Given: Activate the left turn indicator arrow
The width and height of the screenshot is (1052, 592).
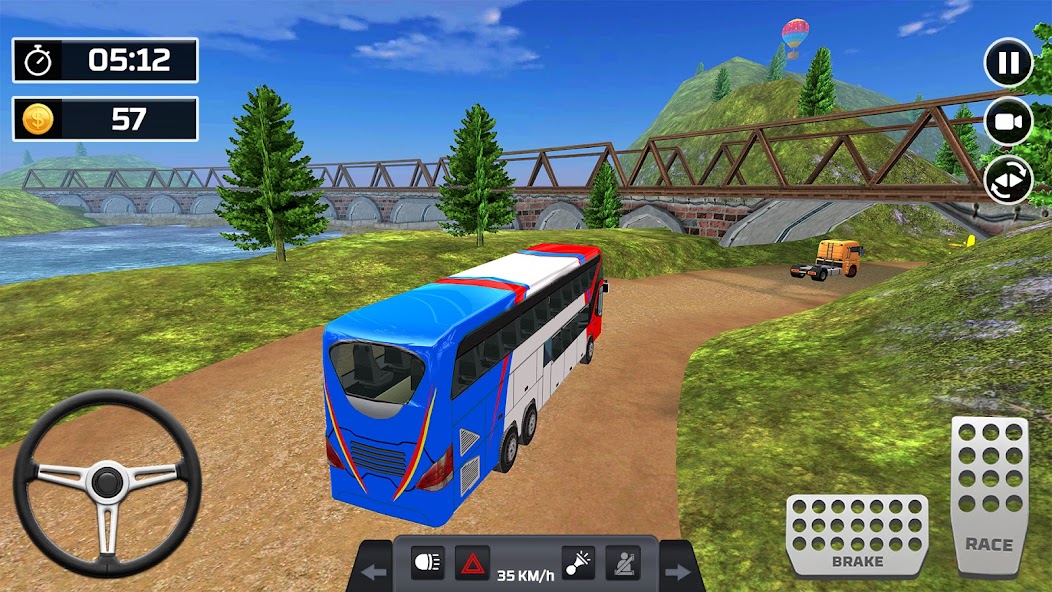Looking at the screenshot, I should (x=375, y=573).
